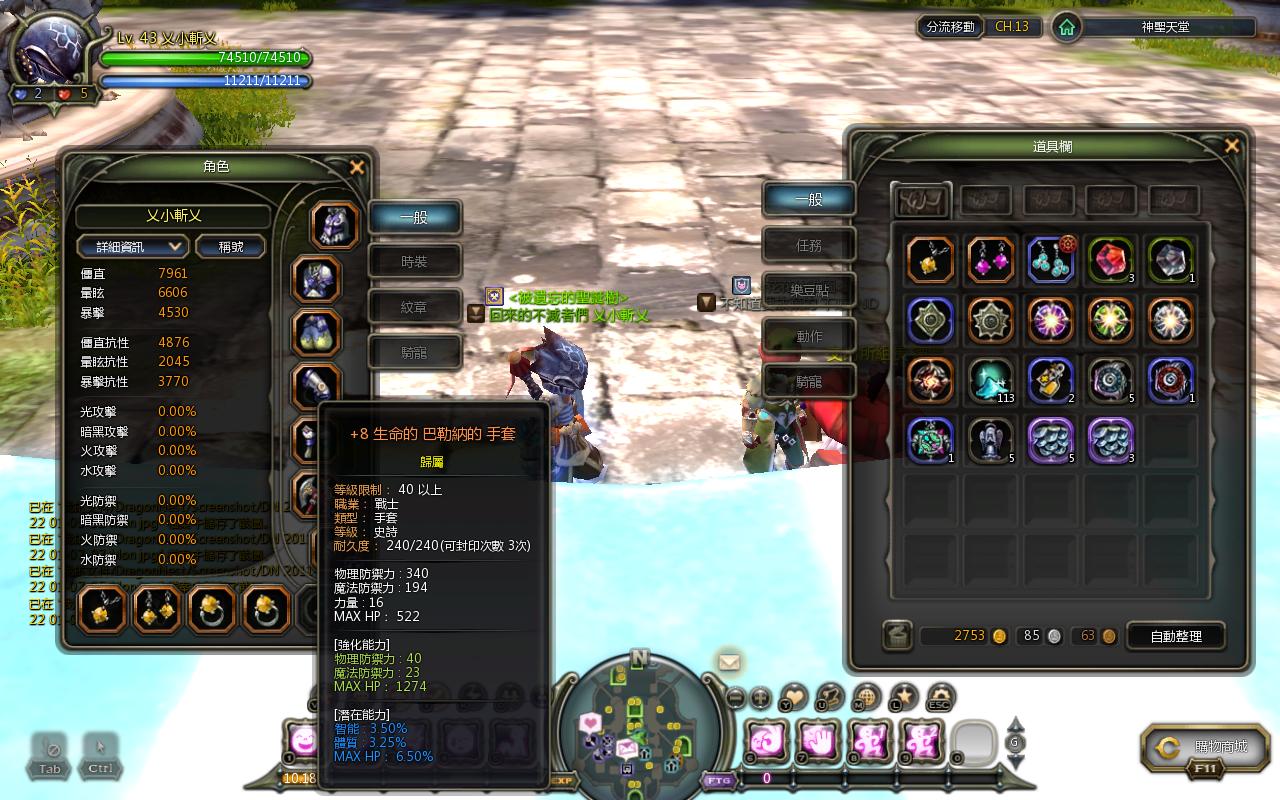Open the mail envelope notification
Viewport: 1280px width, 800px height.
pos(729,662)
